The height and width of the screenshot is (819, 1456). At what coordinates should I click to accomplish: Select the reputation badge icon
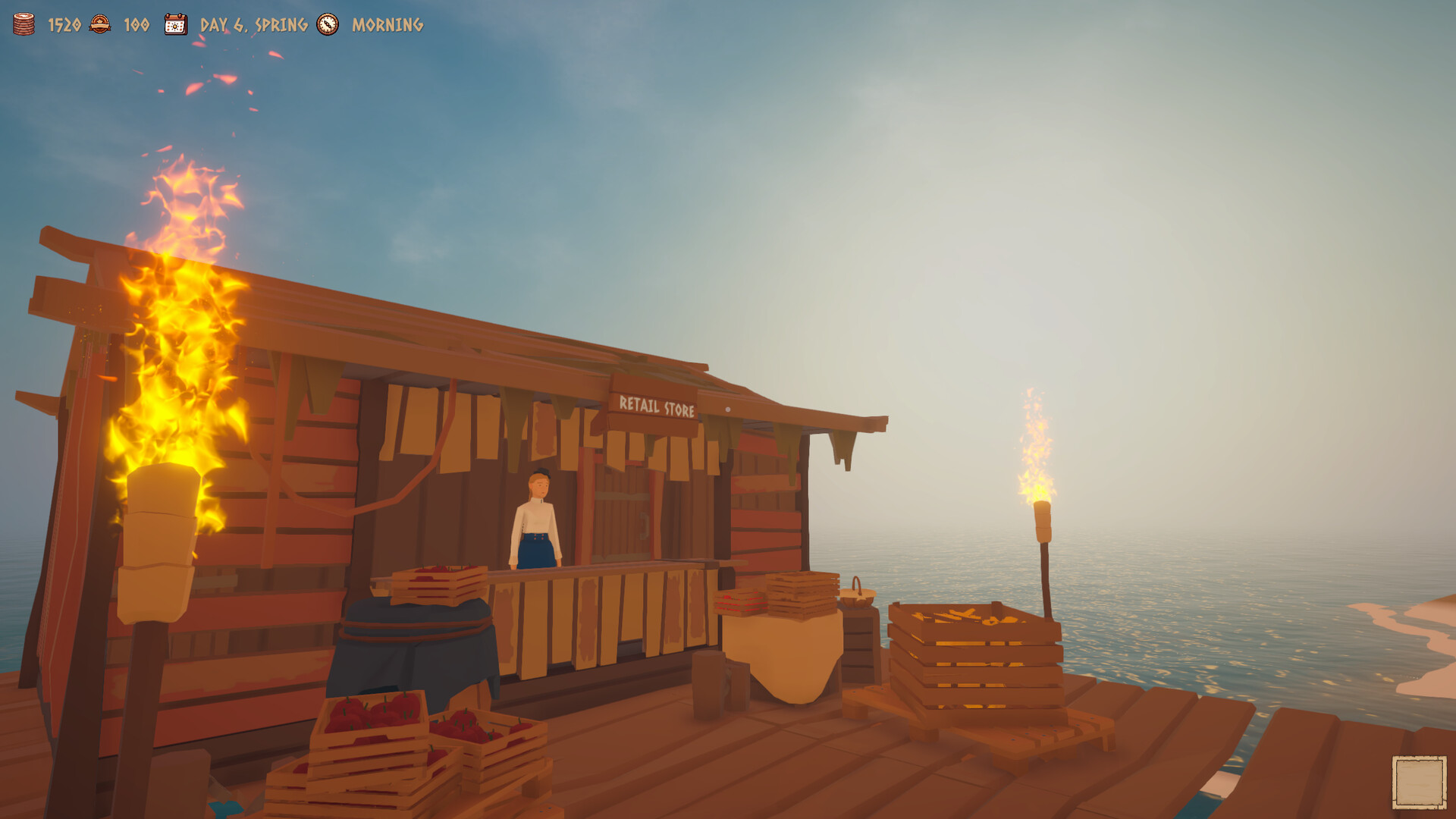tap(99, 24)
